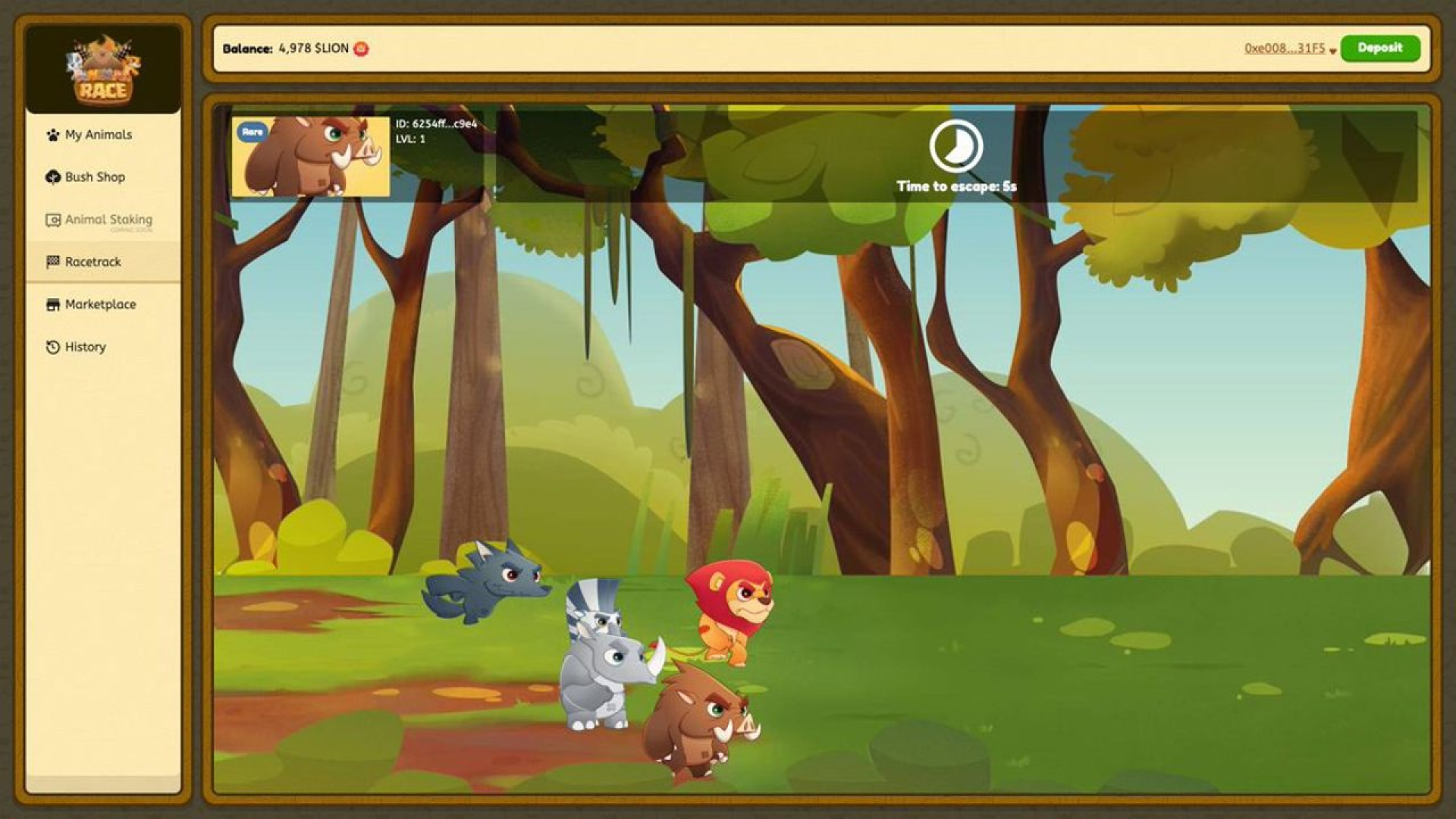This screenshot has width=1456, height=819.
Task: Click the green Deposit button
Action: (x=1379, y=49)
